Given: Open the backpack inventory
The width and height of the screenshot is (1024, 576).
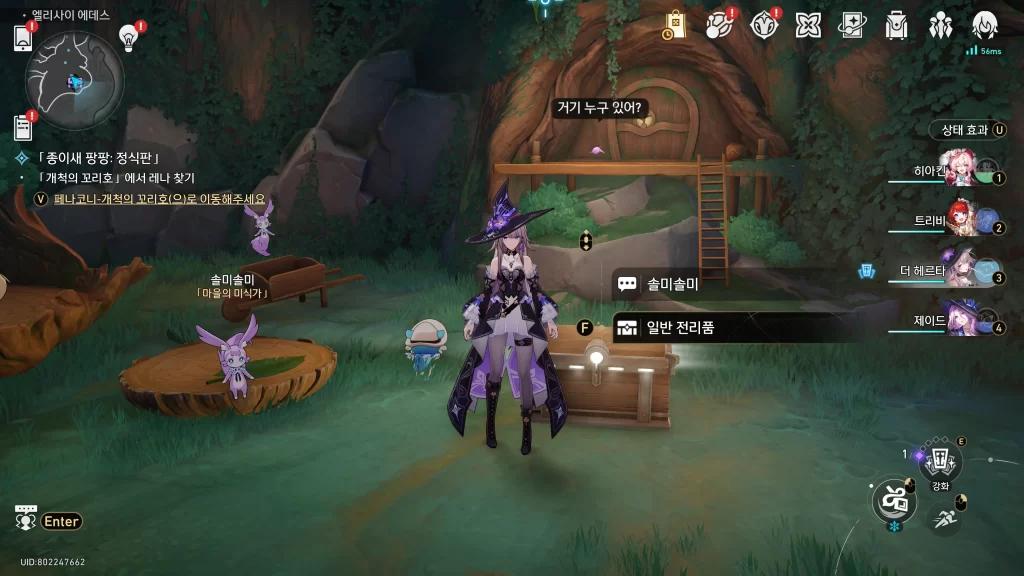Looking at the screenshot, I should (896, 24).
